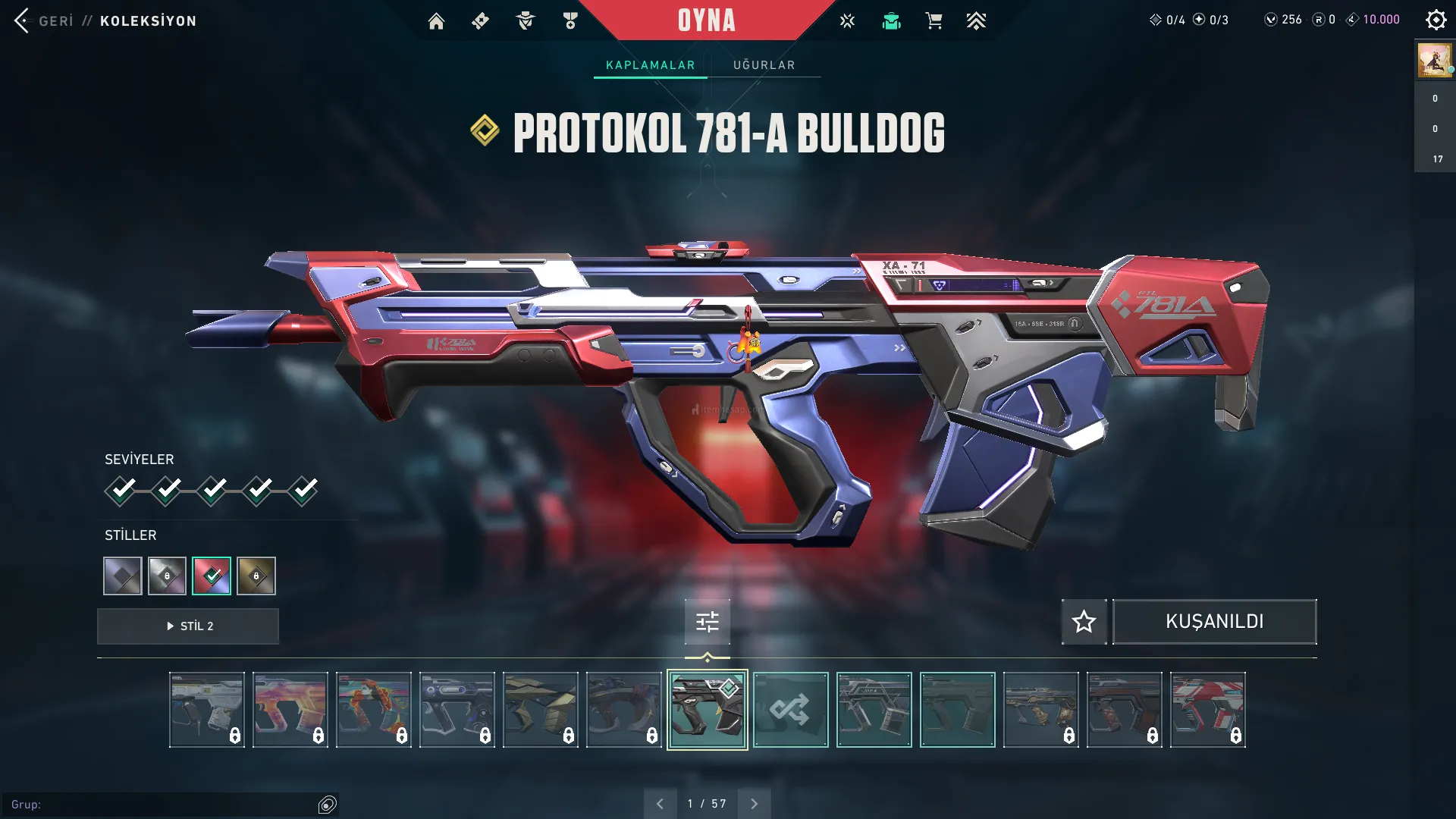Open the filter sliders button
This screenshot has height=819, width=1456.
[x=707, y=622]
